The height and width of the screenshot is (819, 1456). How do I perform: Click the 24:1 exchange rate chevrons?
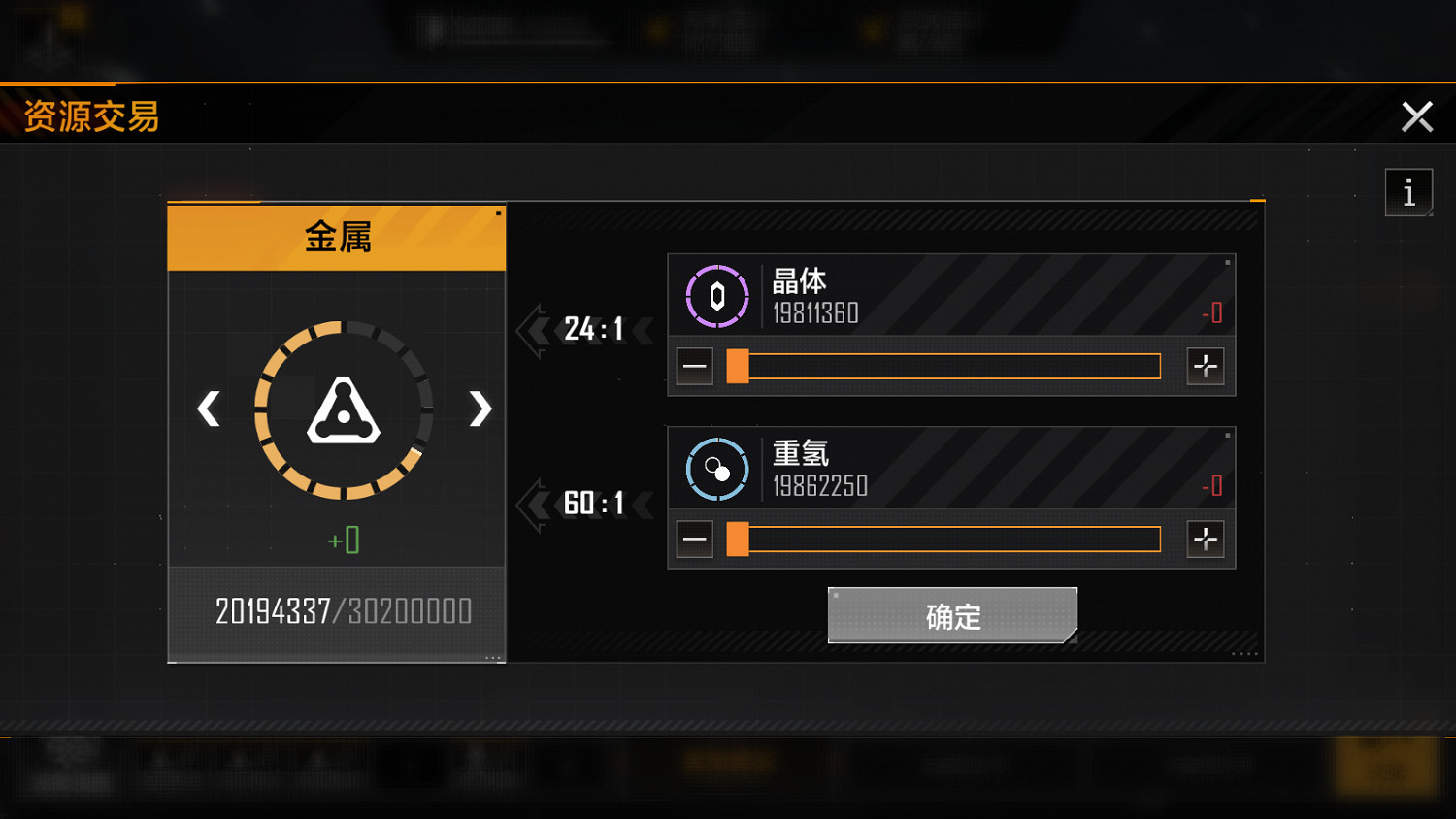coord(585,330)
